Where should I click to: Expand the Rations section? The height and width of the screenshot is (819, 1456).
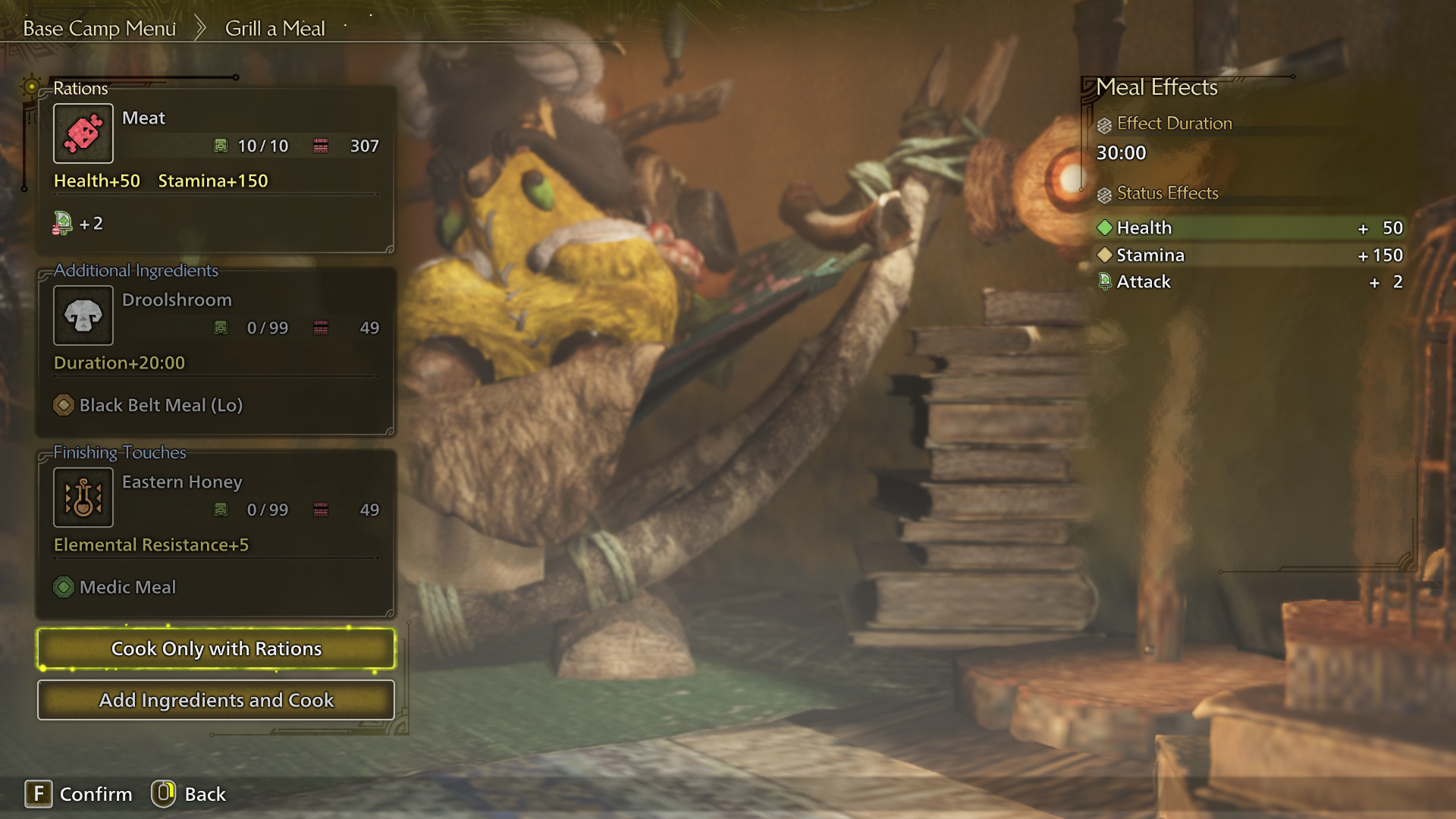tap(80, 89)
